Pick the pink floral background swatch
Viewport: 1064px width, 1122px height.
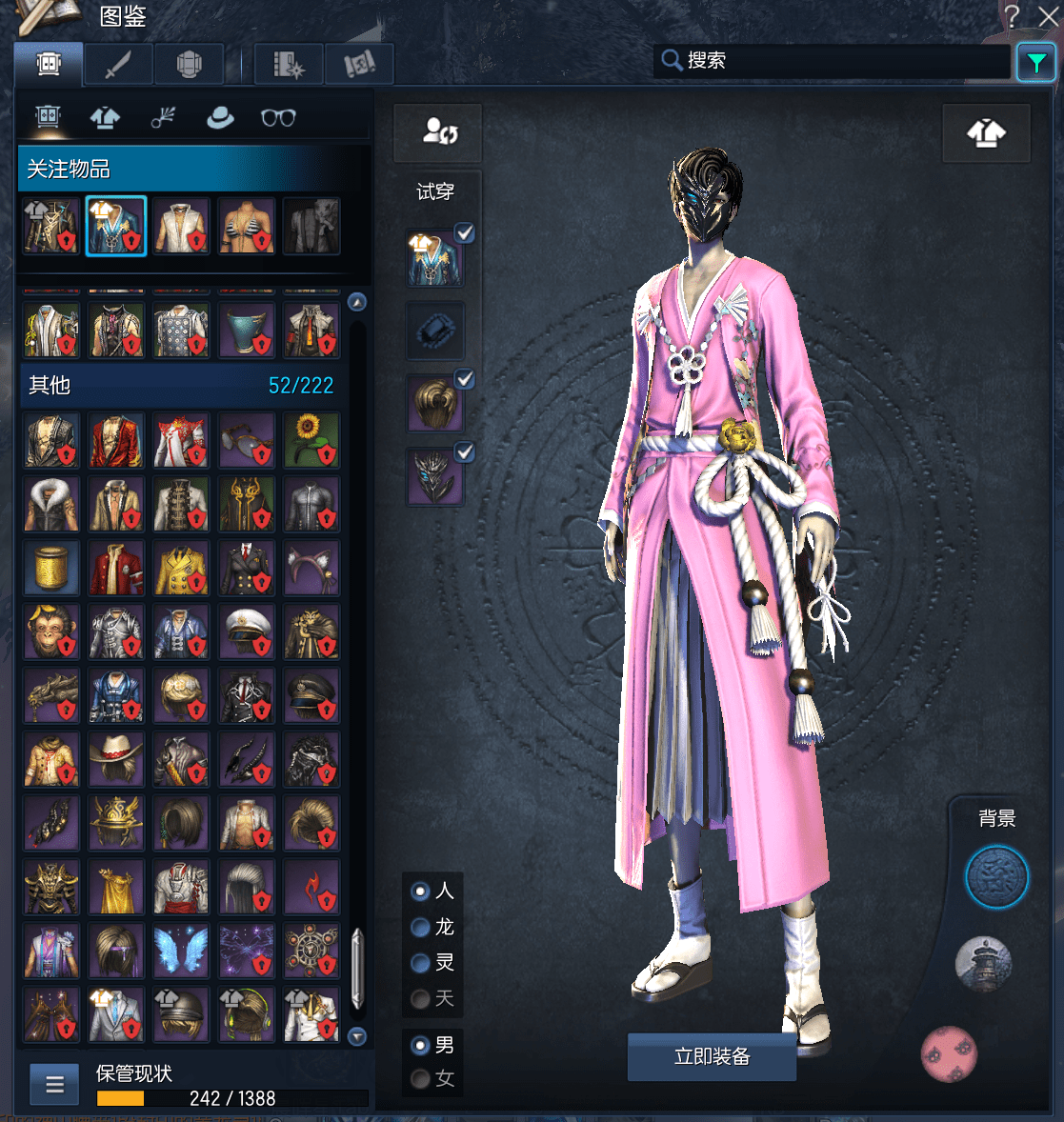pos(949,1053)
